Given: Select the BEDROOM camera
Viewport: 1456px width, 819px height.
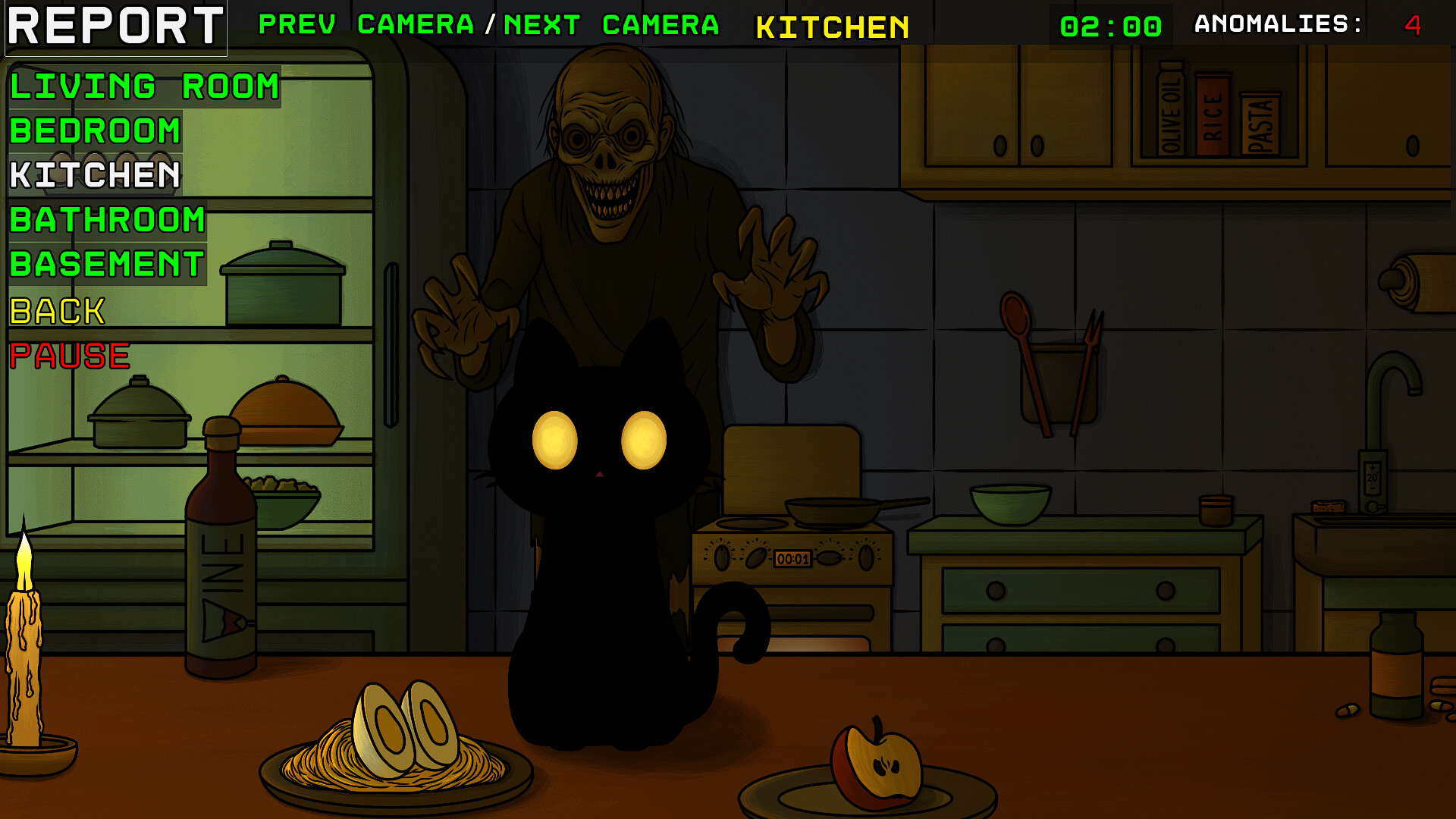Looking at the screenshot, I should 93,130.
